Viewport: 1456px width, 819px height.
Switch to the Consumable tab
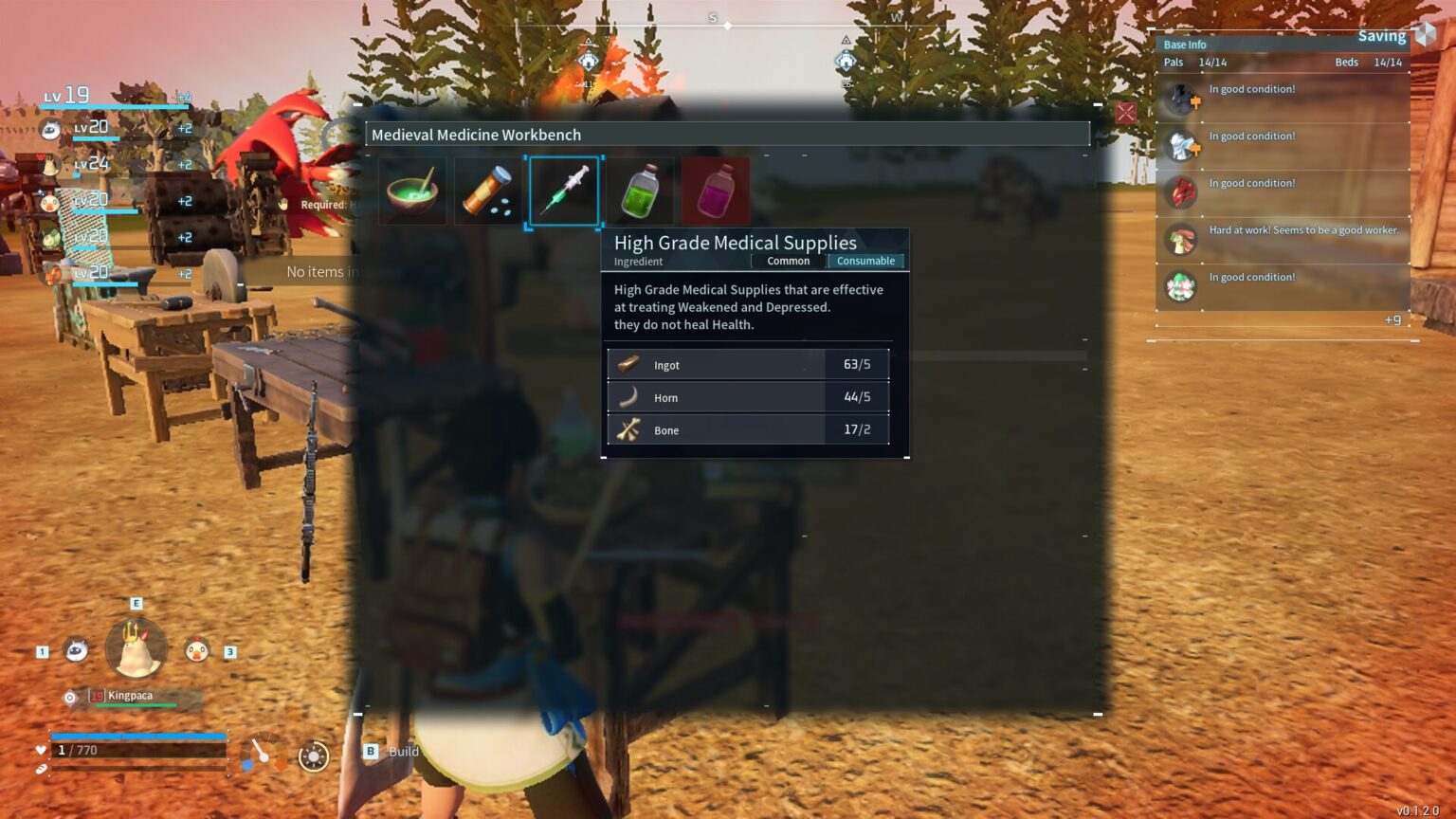click(x=865, y=261)
